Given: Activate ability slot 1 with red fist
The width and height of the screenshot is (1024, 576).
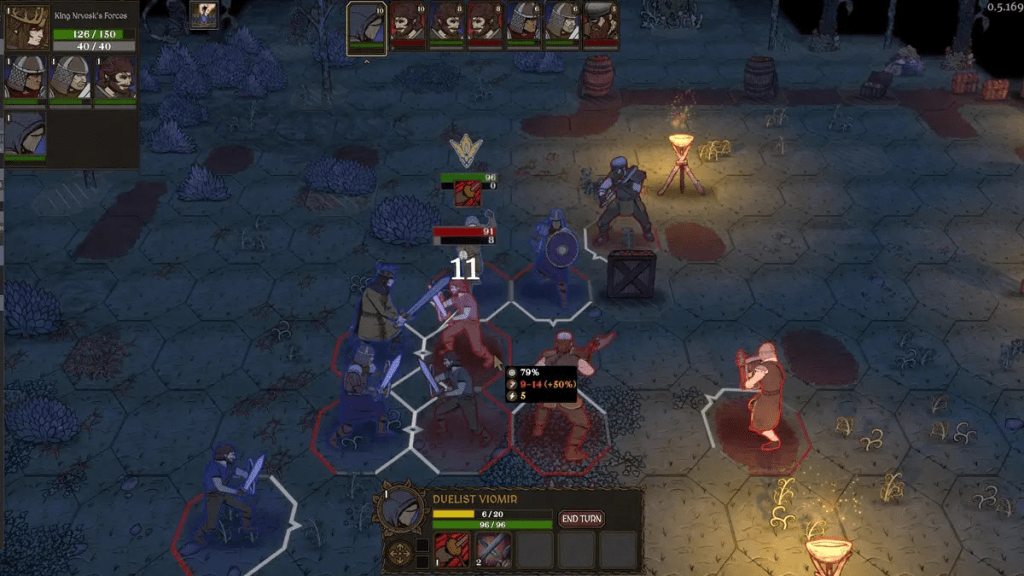Looking at the screenshot, I should tap(452, 549).
